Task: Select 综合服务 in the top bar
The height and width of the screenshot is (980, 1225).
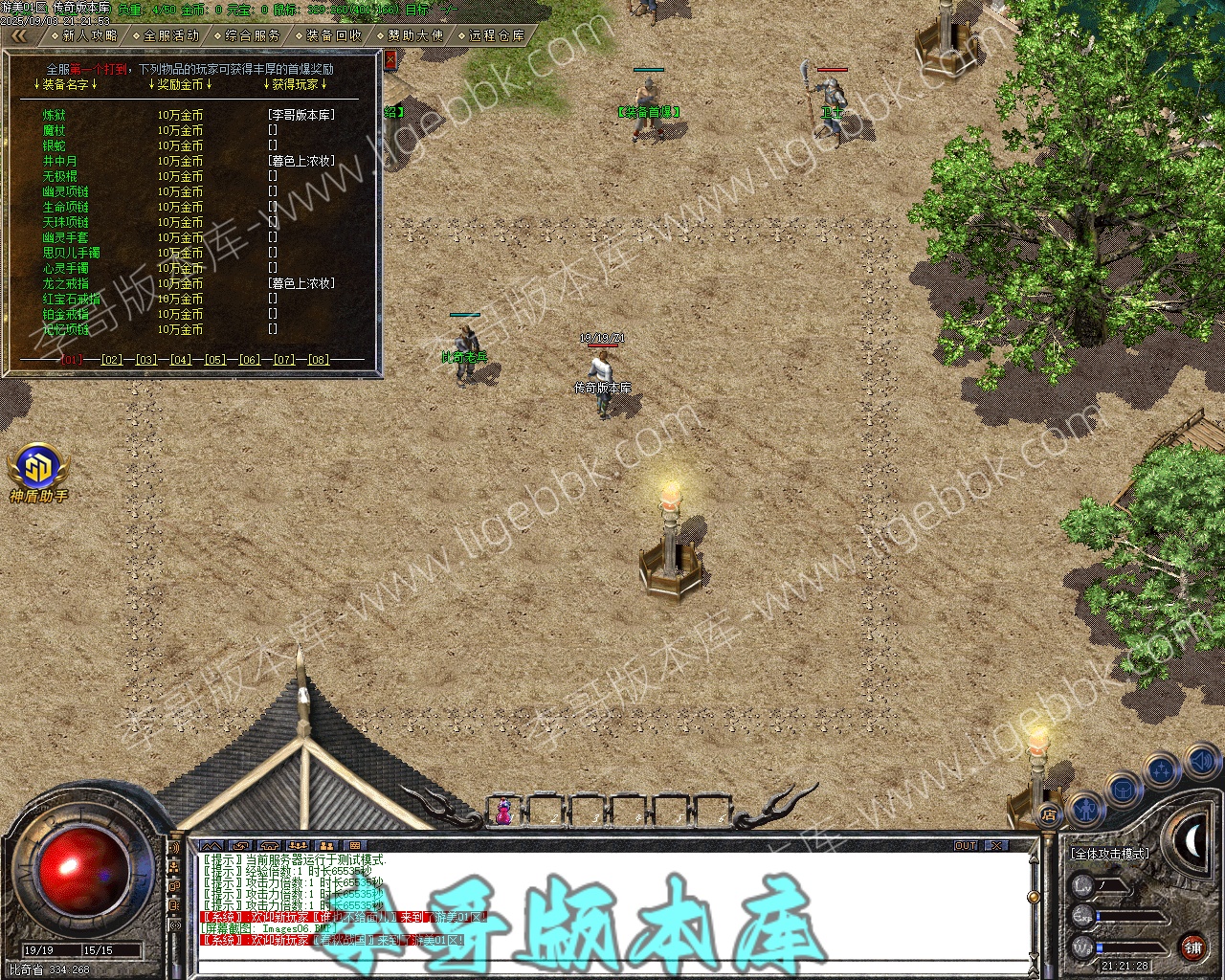Action: (x=252, y=35)
